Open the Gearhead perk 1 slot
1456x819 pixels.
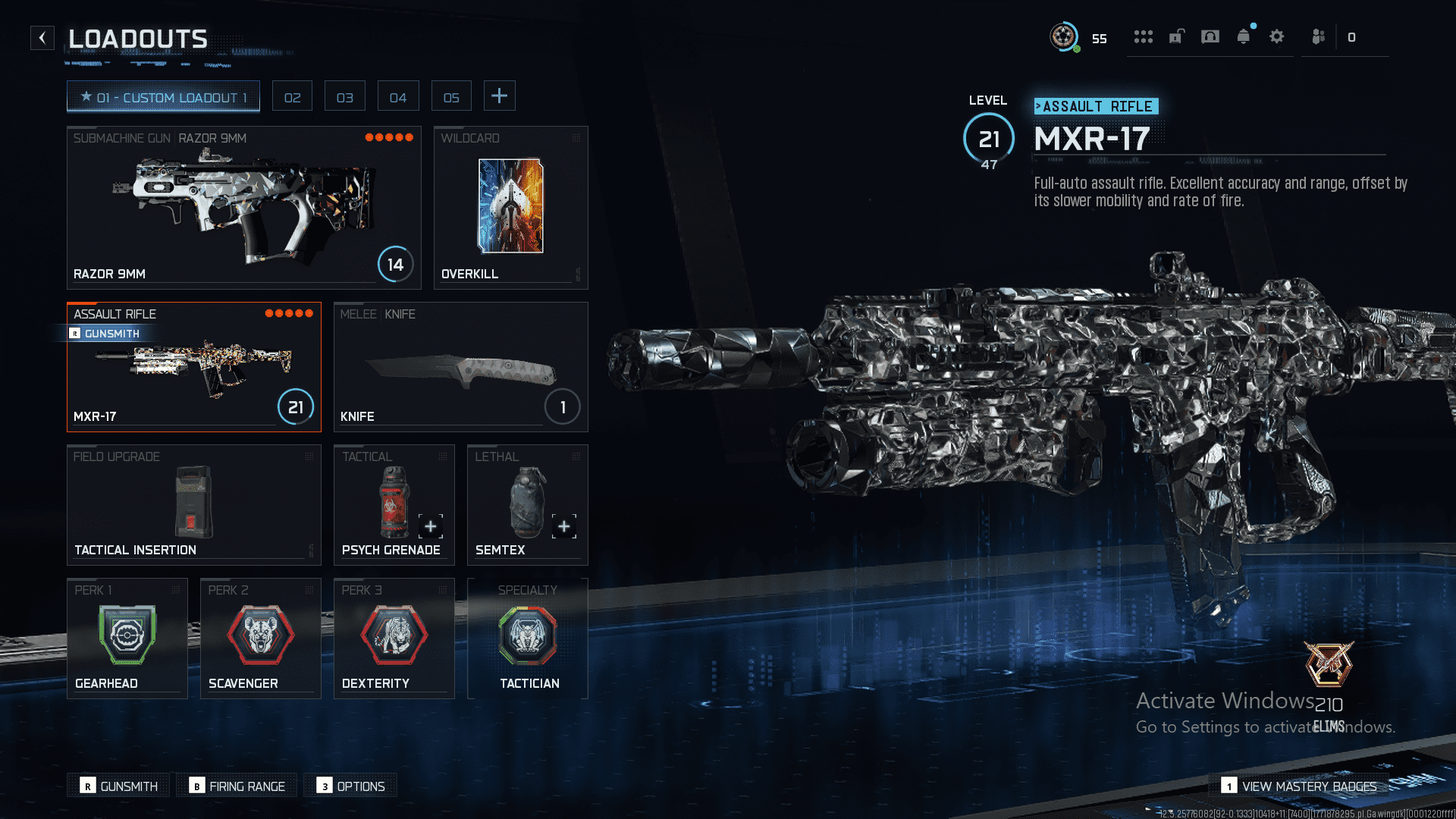click(x=127, y=639)
